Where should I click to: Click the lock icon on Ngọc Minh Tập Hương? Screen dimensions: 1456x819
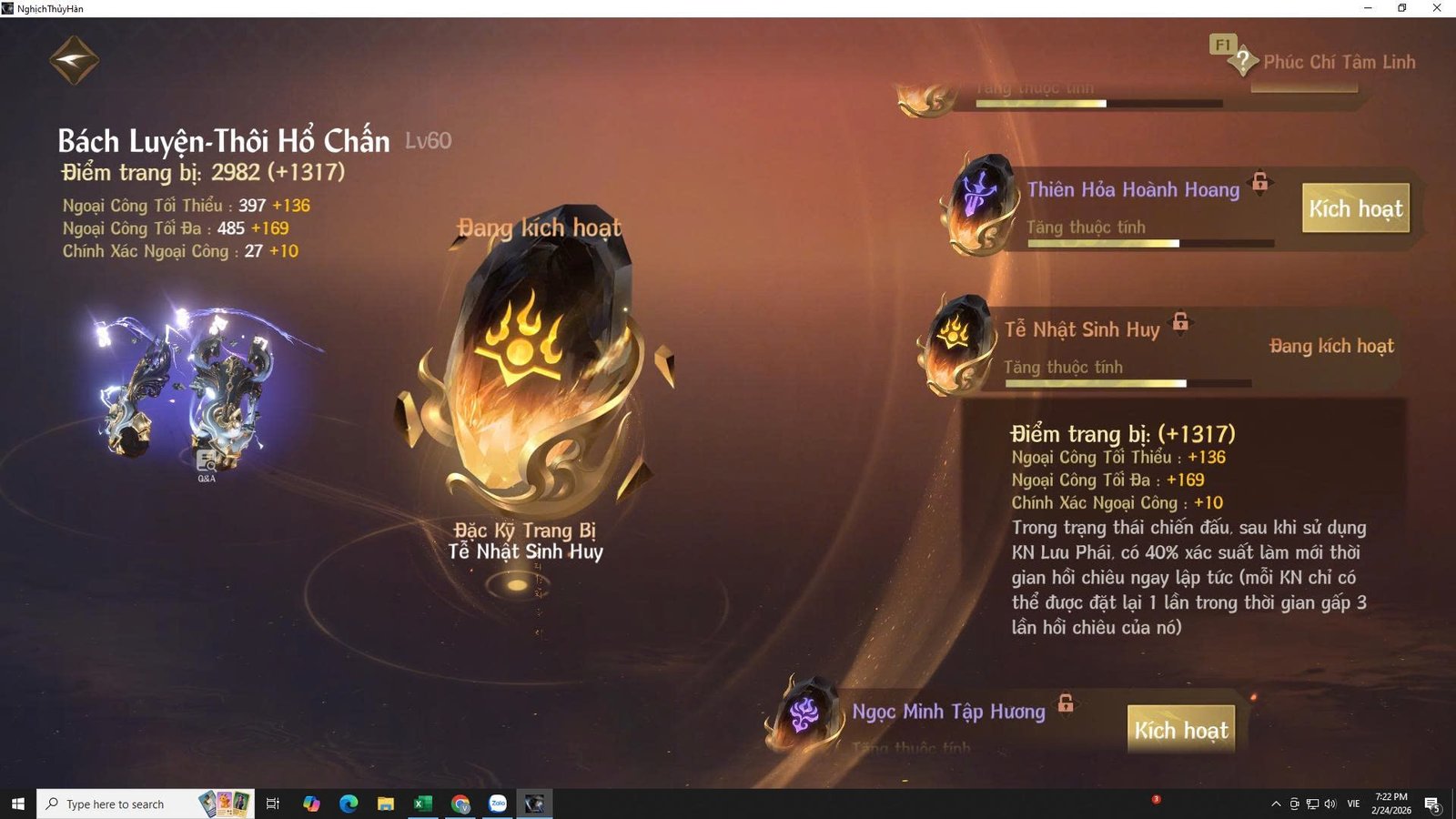click(1064, 704)
